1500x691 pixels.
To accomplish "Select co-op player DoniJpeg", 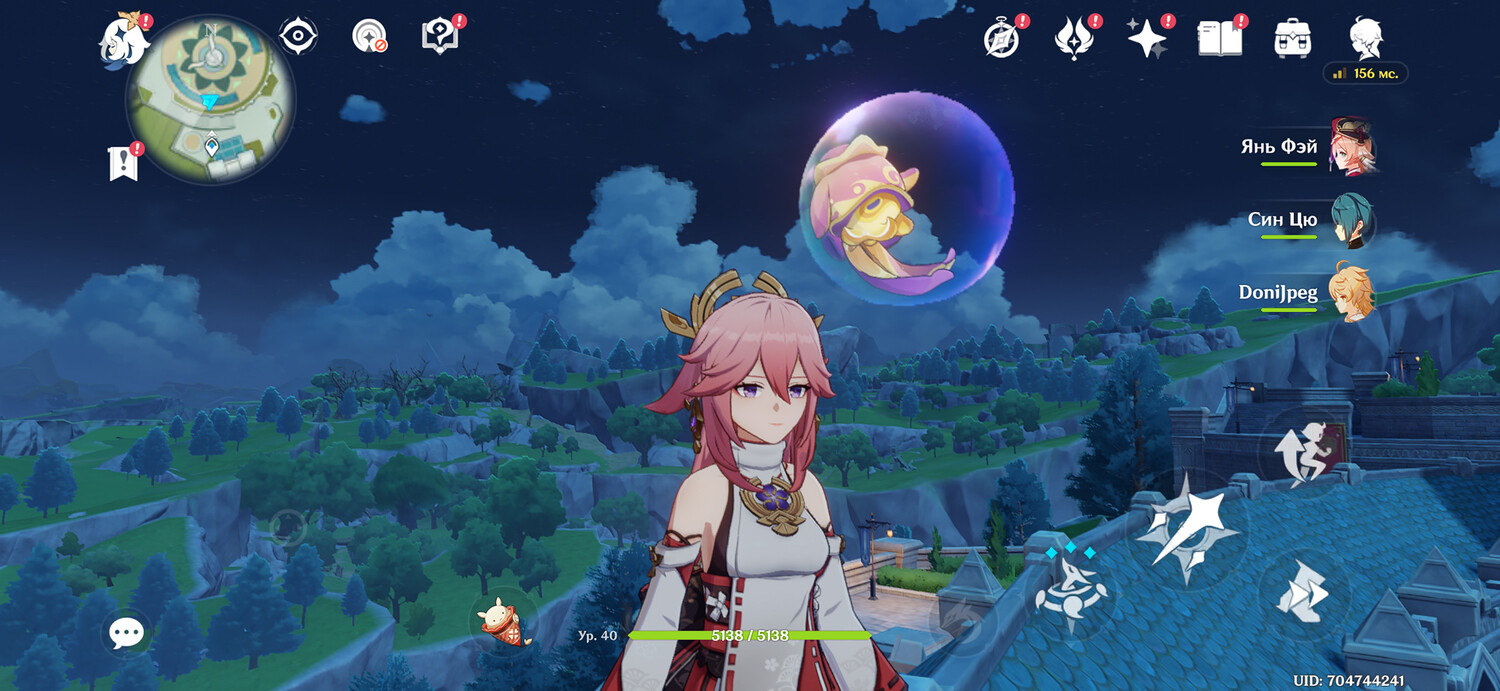I will tap(1351, 293).
